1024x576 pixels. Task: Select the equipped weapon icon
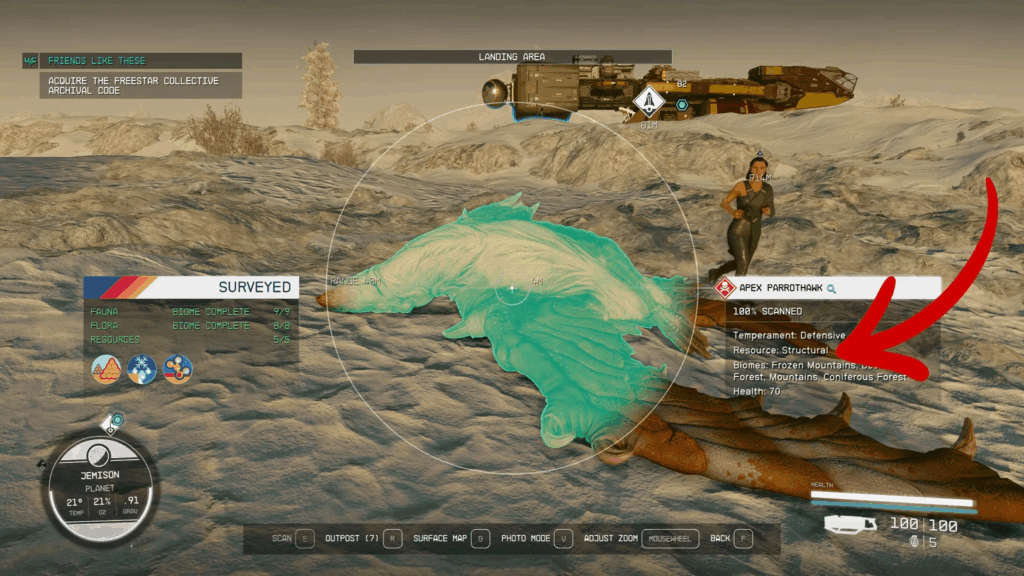click(851, 524)
